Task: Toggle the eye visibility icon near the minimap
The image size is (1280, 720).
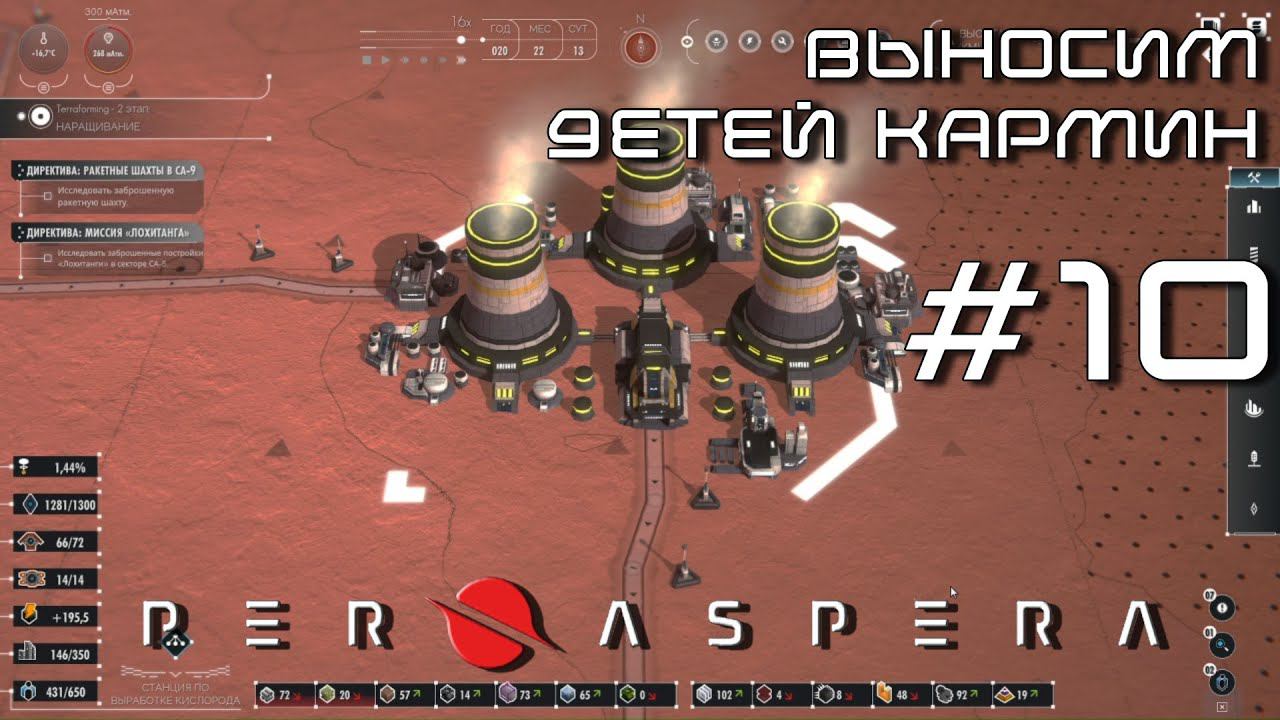Action: click(x=687, y=41)
